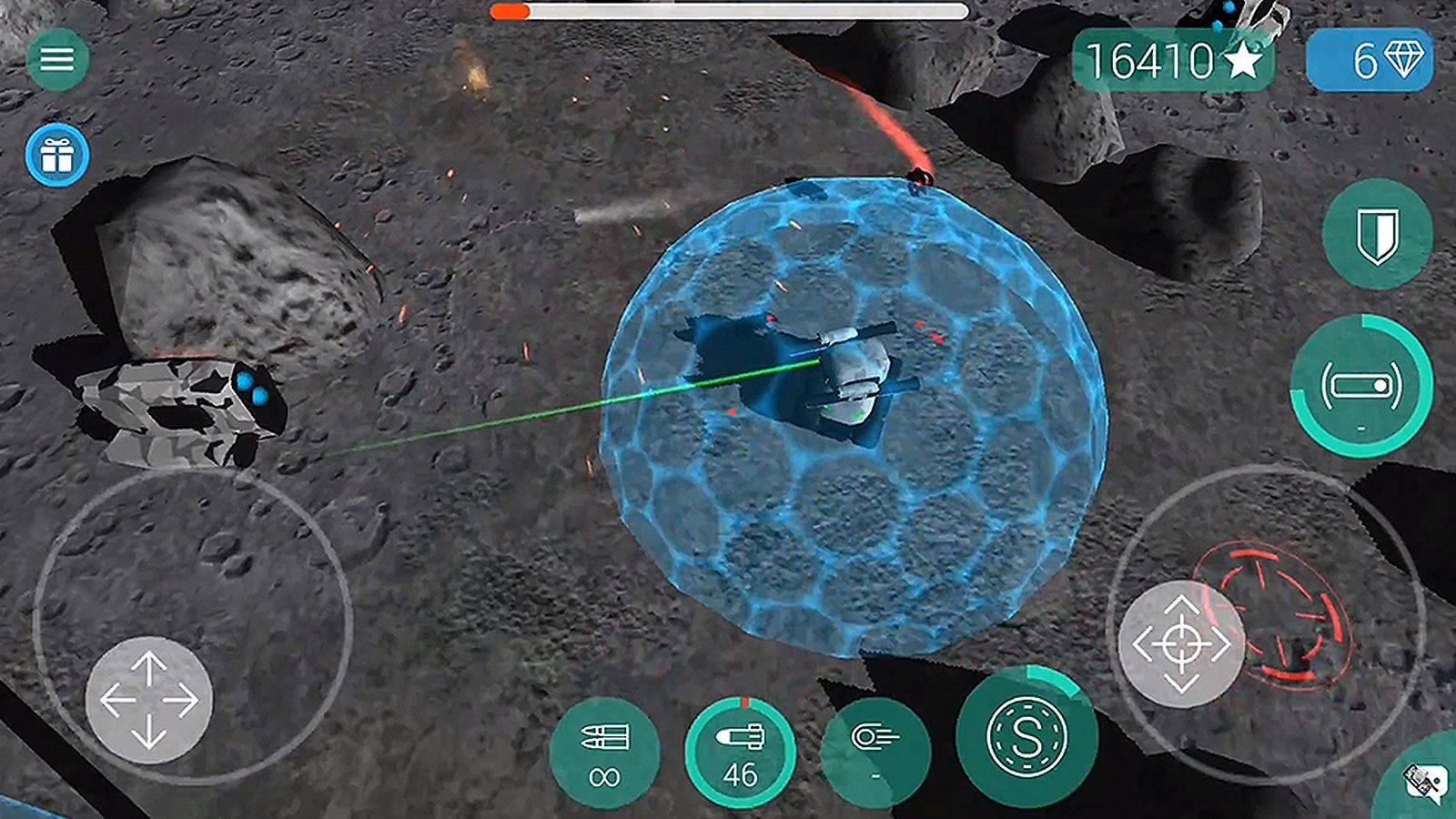The height and width of the screenshot is (819, 1456).
Task: Click the health bar at the top
Action: (x=728, y=12)
